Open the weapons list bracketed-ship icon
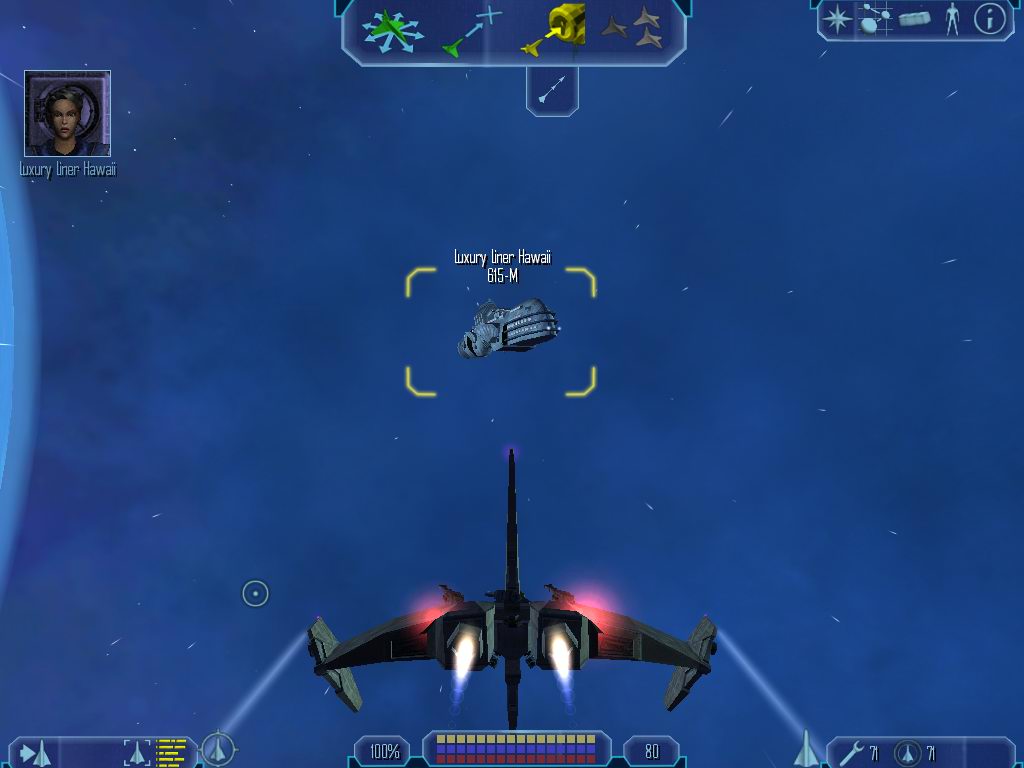 pos(138,752)
